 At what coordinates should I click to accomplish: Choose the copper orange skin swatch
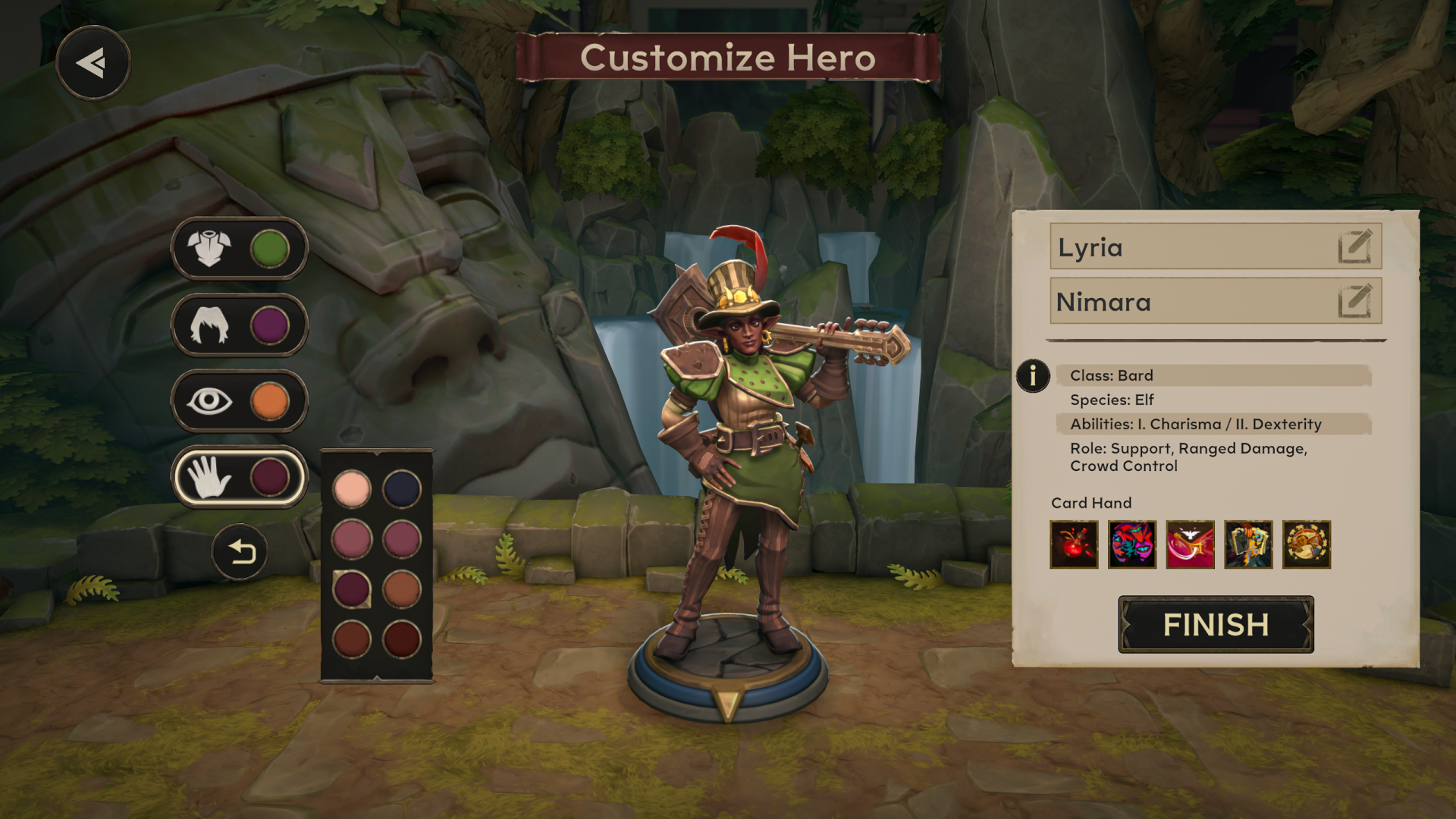click(402, 589)
